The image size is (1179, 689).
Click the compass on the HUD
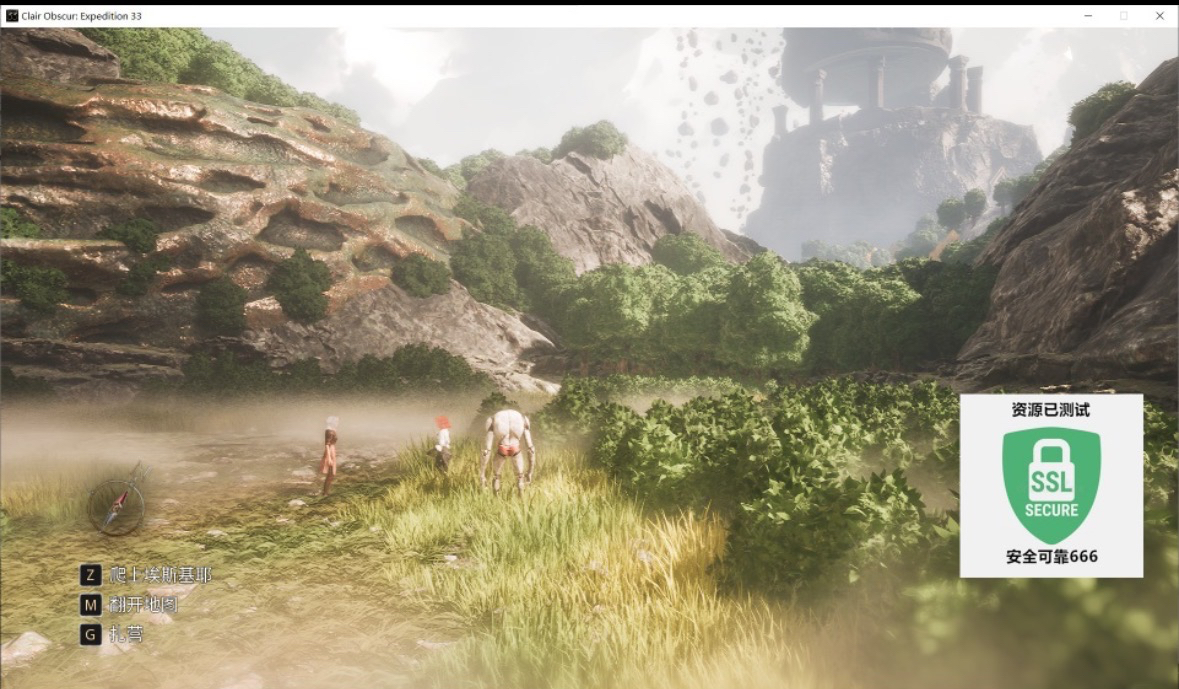tap(116, 505)
